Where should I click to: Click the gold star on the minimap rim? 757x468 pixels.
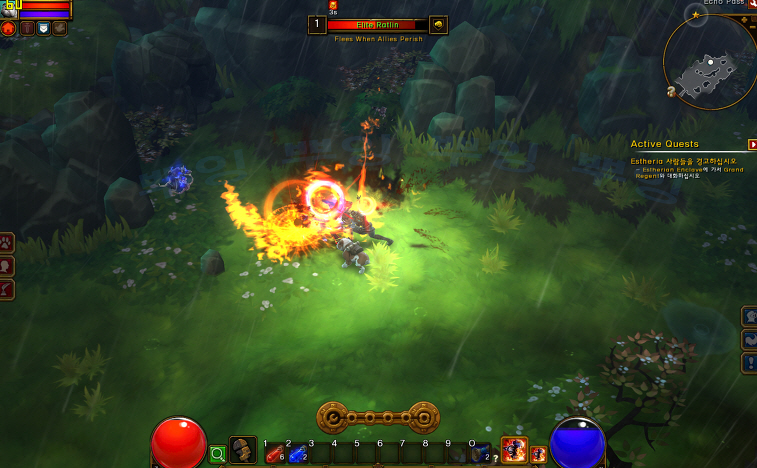[x=696, y=15]
